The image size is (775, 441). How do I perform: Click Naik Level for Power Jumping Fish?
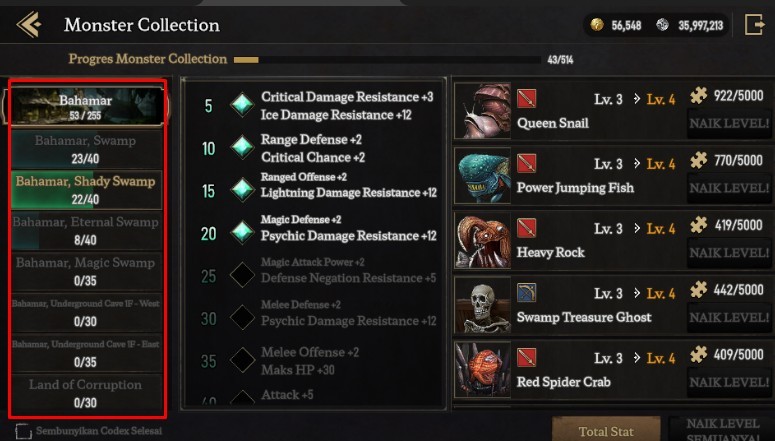click(727, 188)
